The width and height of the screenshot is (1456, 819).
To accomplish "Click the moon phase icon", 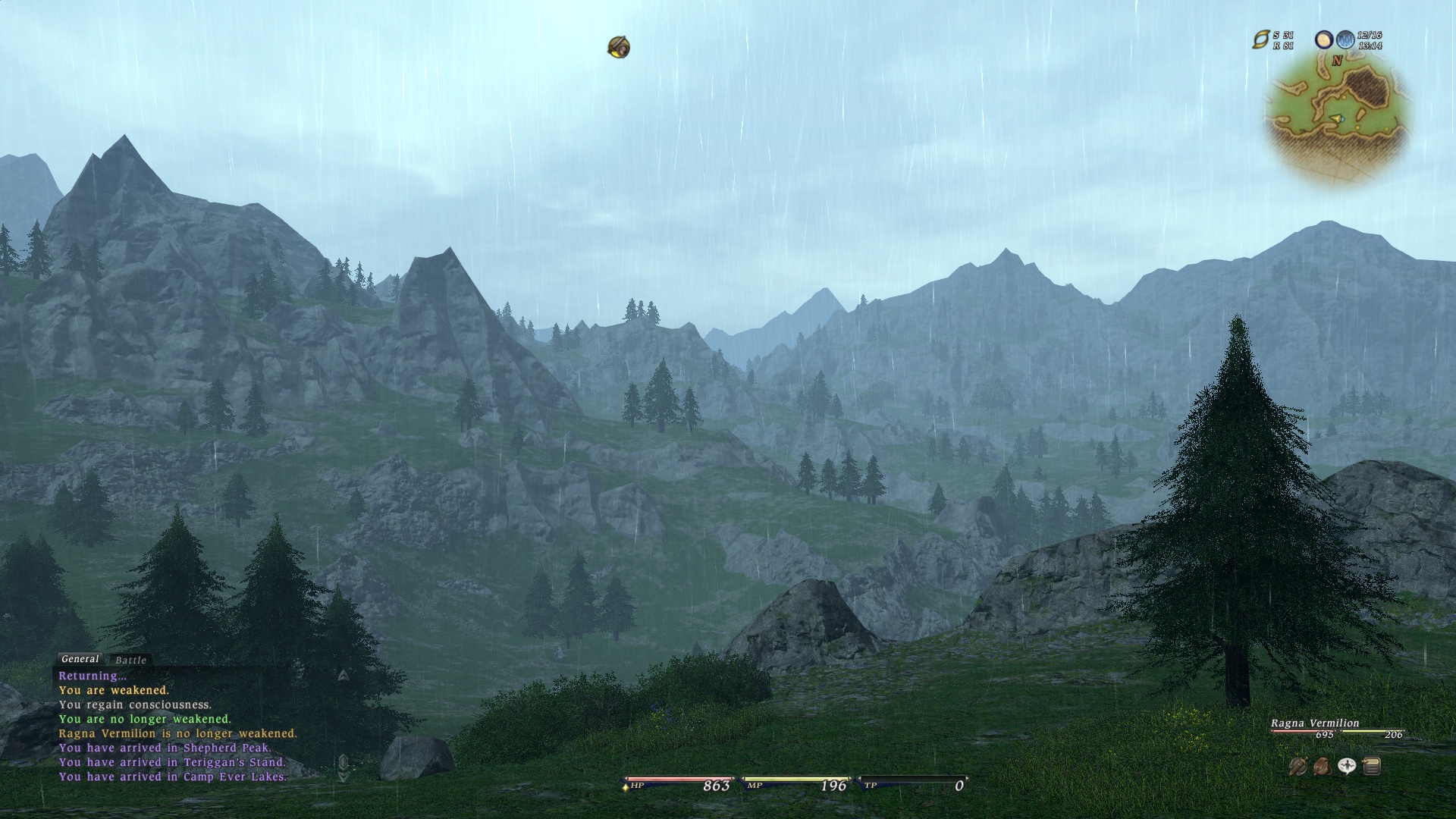I will (x=1324, y=40).
